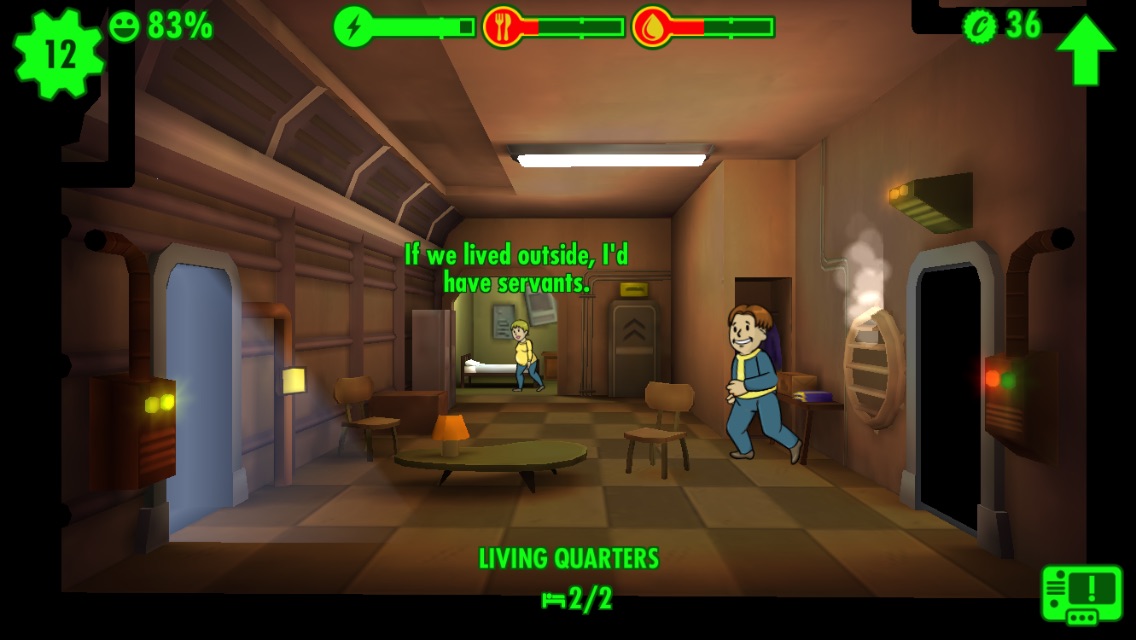Tap the green upgrade arrow

pyautogui.click(x=1085, y=50)
